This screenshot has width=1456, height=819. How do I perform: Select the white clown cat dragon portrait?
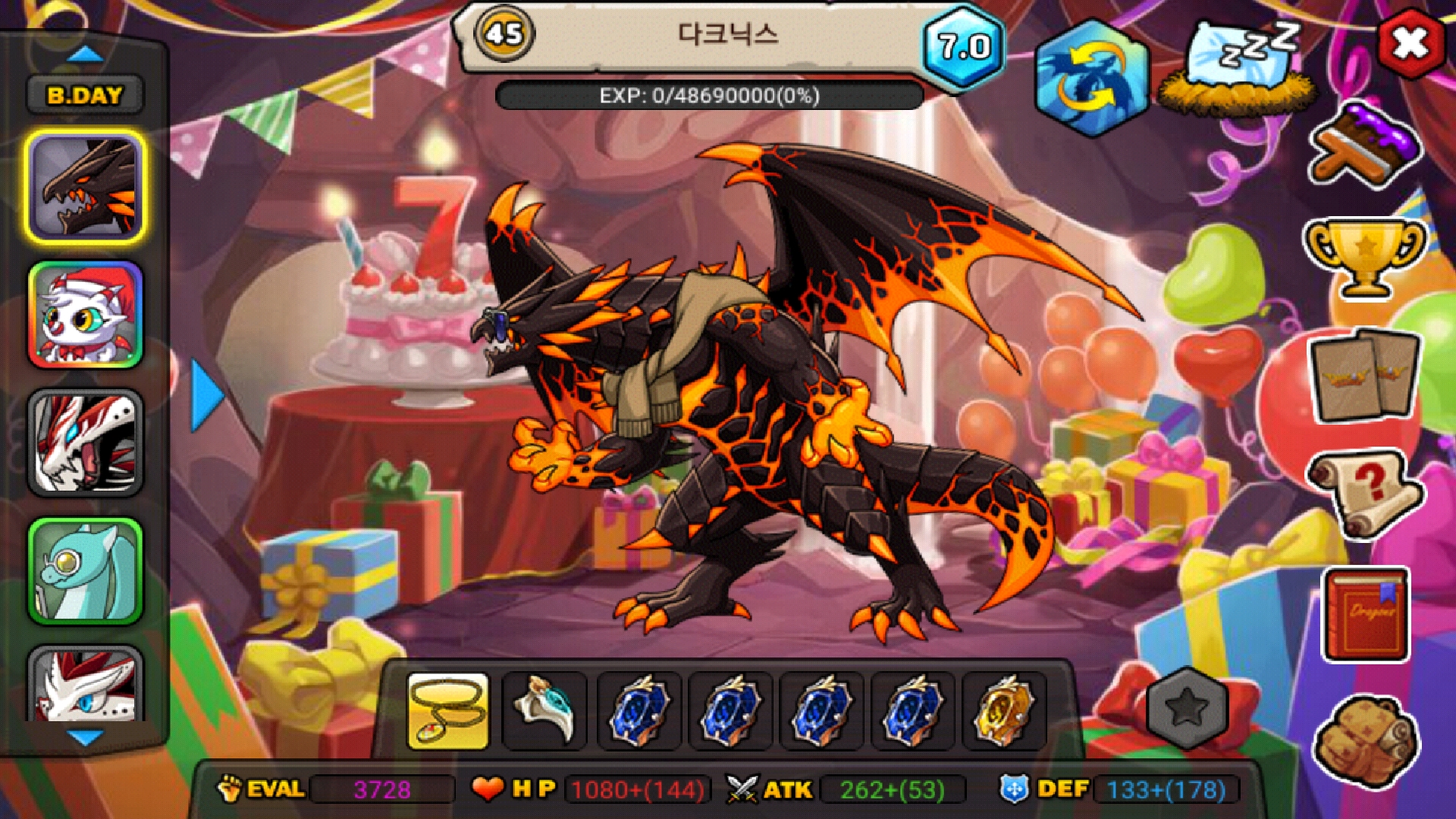86,315
